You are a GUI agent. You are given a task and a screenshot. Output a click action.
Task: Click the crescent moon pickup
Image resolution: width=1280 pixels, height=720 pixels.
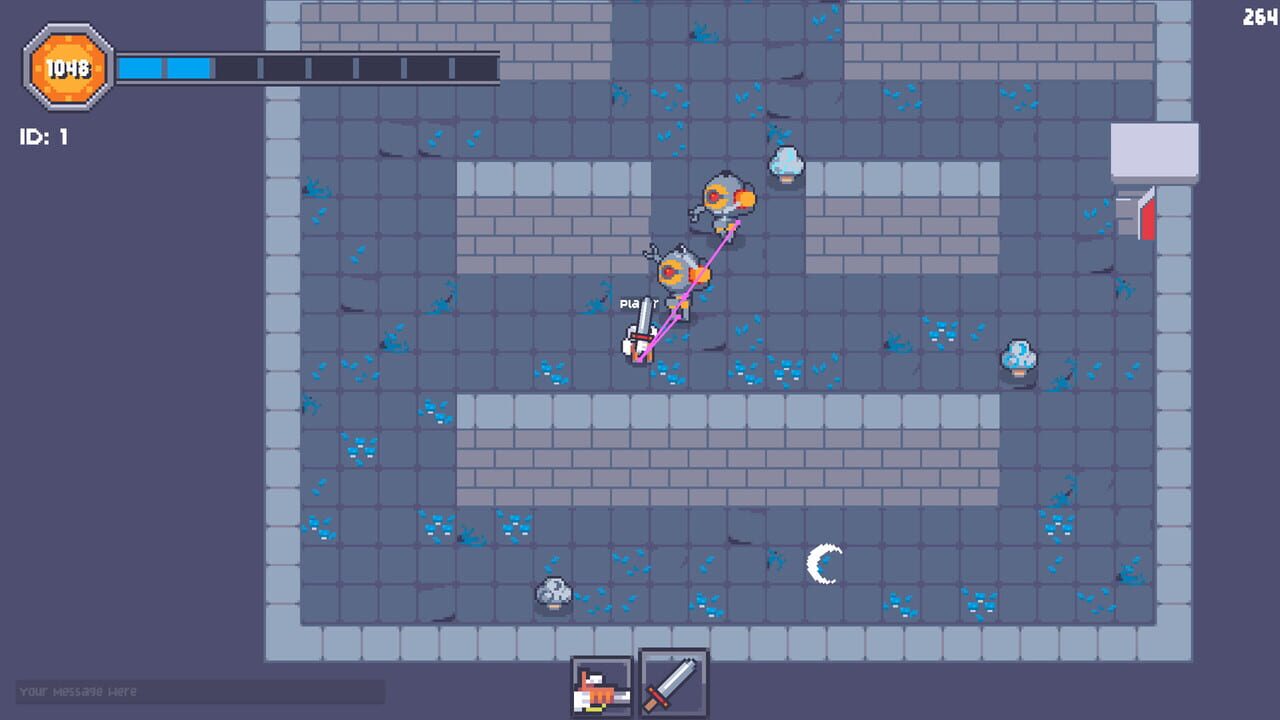(x=822, y=562)
